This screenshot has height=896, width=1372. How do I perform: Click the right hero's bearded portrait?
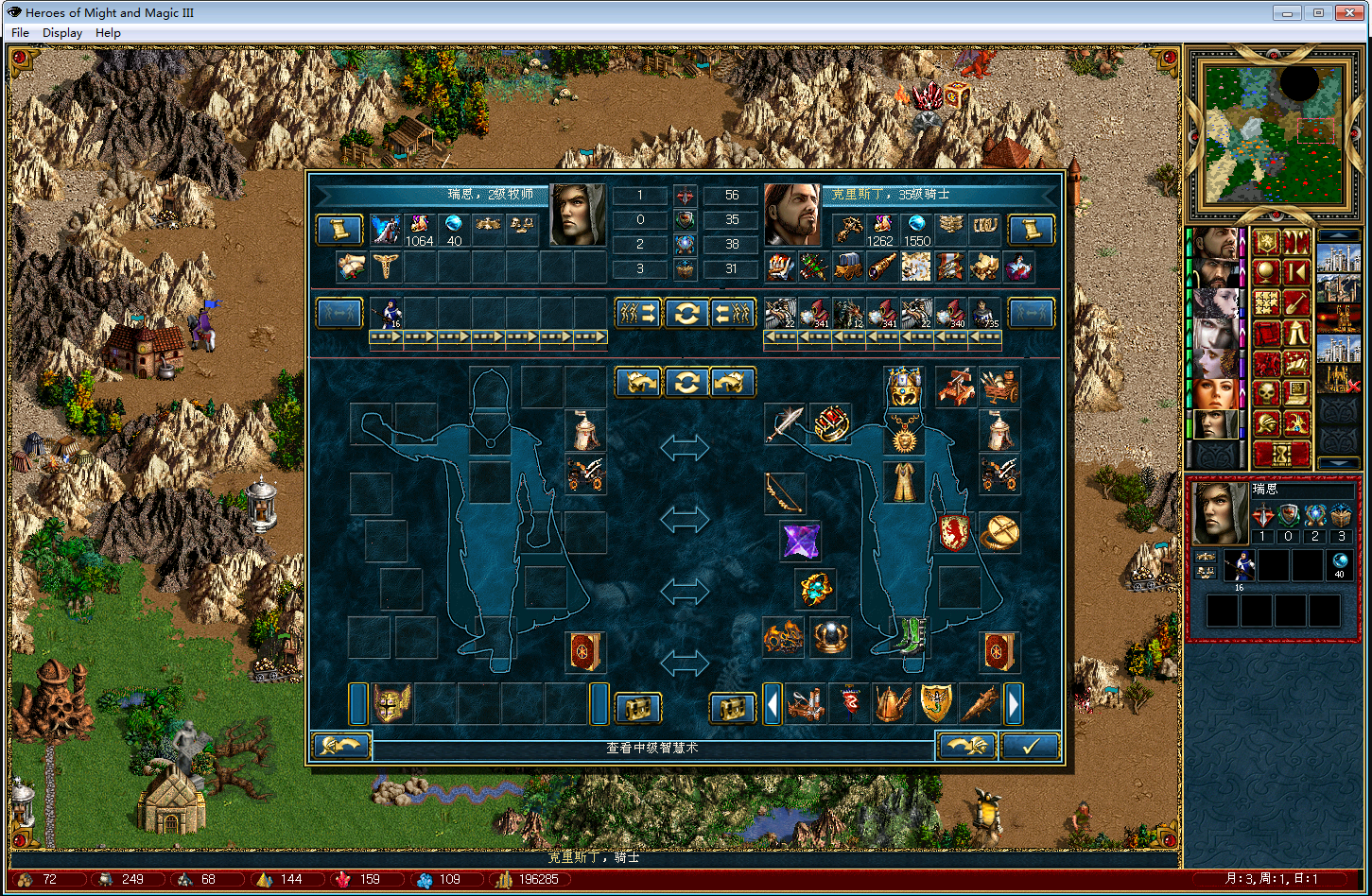792,215
